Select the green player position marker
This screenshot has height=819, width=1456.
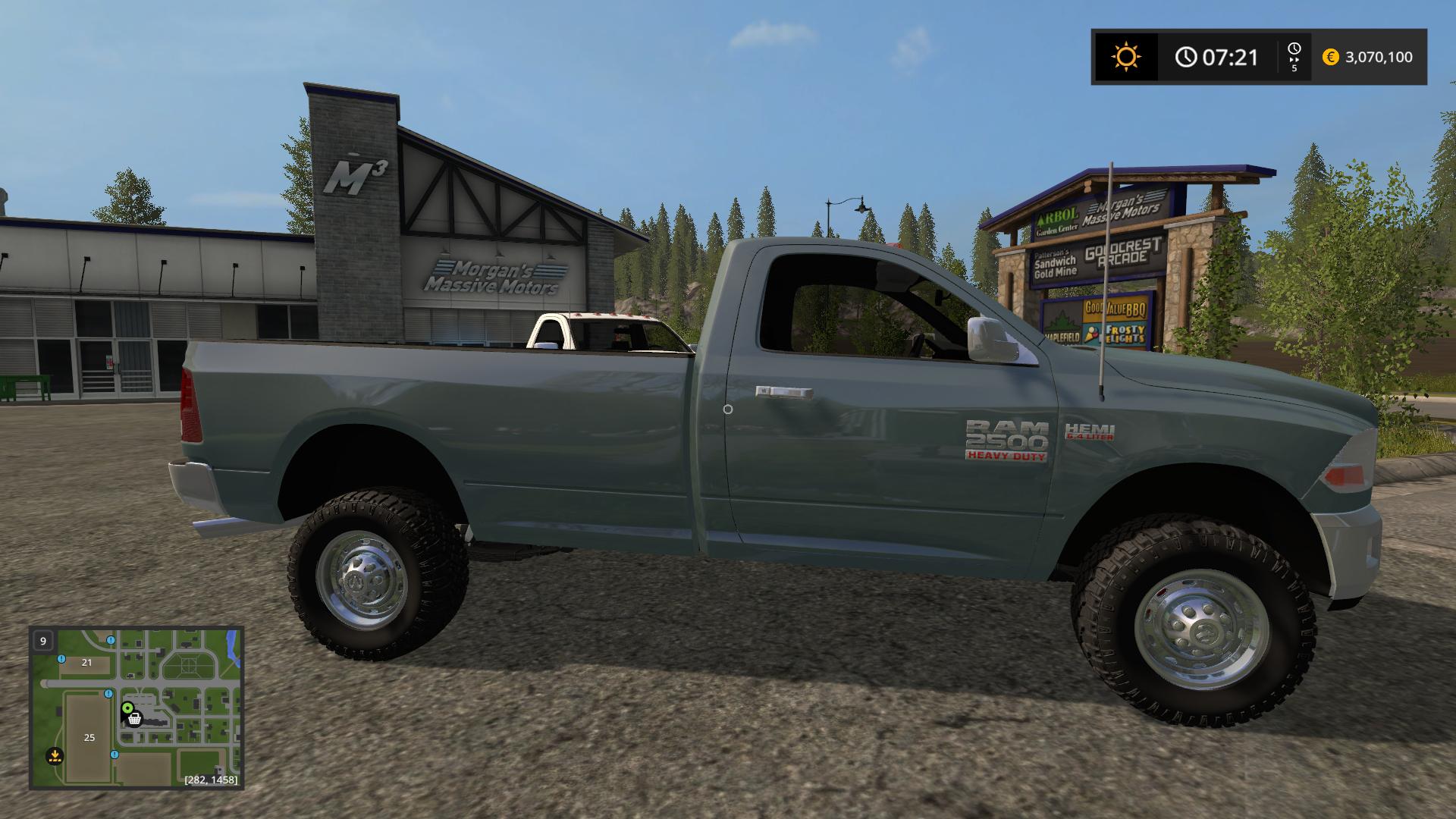coord(127,708)
